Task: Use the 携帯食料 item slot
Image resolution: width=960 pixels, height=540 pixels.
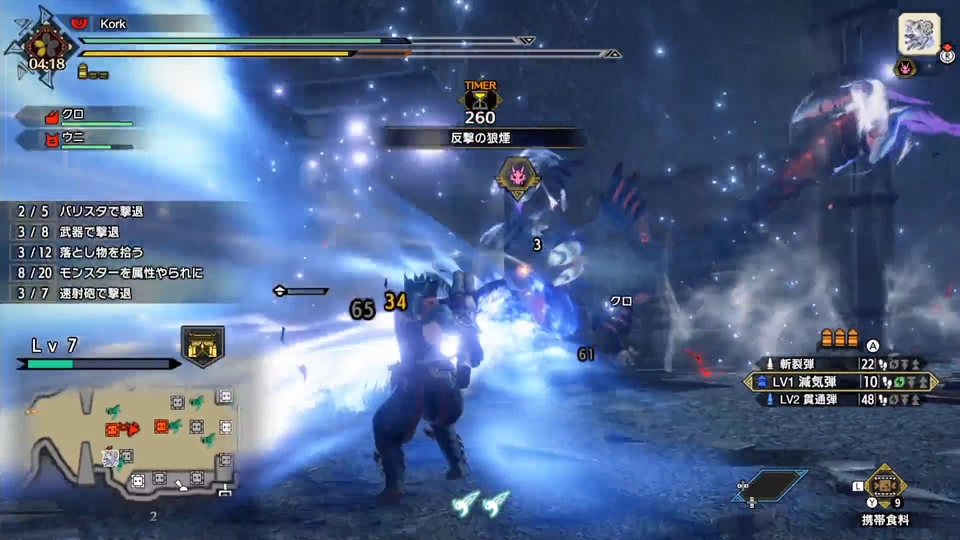Action: (x=885, y=485)
